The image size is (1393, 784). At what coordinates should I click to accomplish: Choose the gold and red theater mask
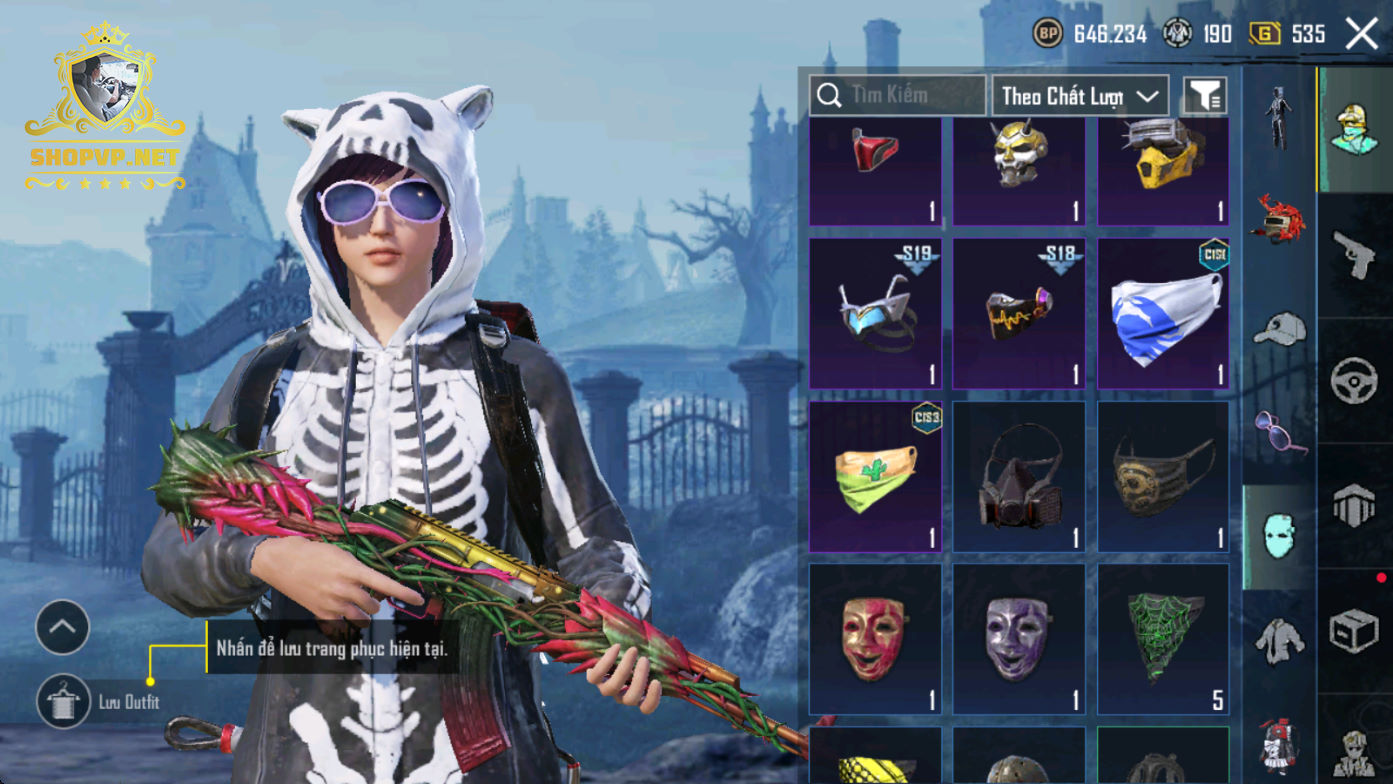[875, 638]
